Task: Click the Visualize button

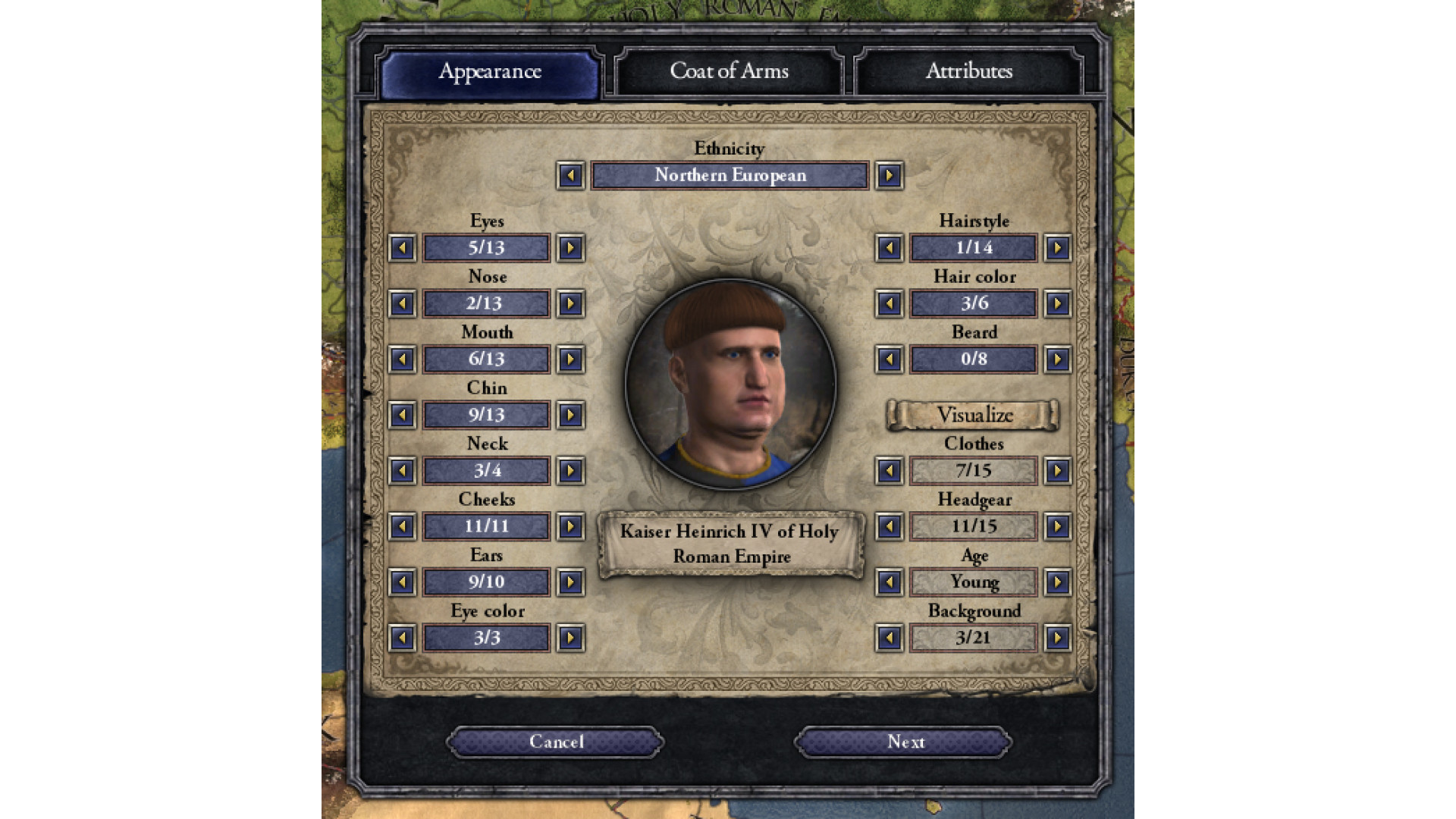Action: [x=974, y=416]
